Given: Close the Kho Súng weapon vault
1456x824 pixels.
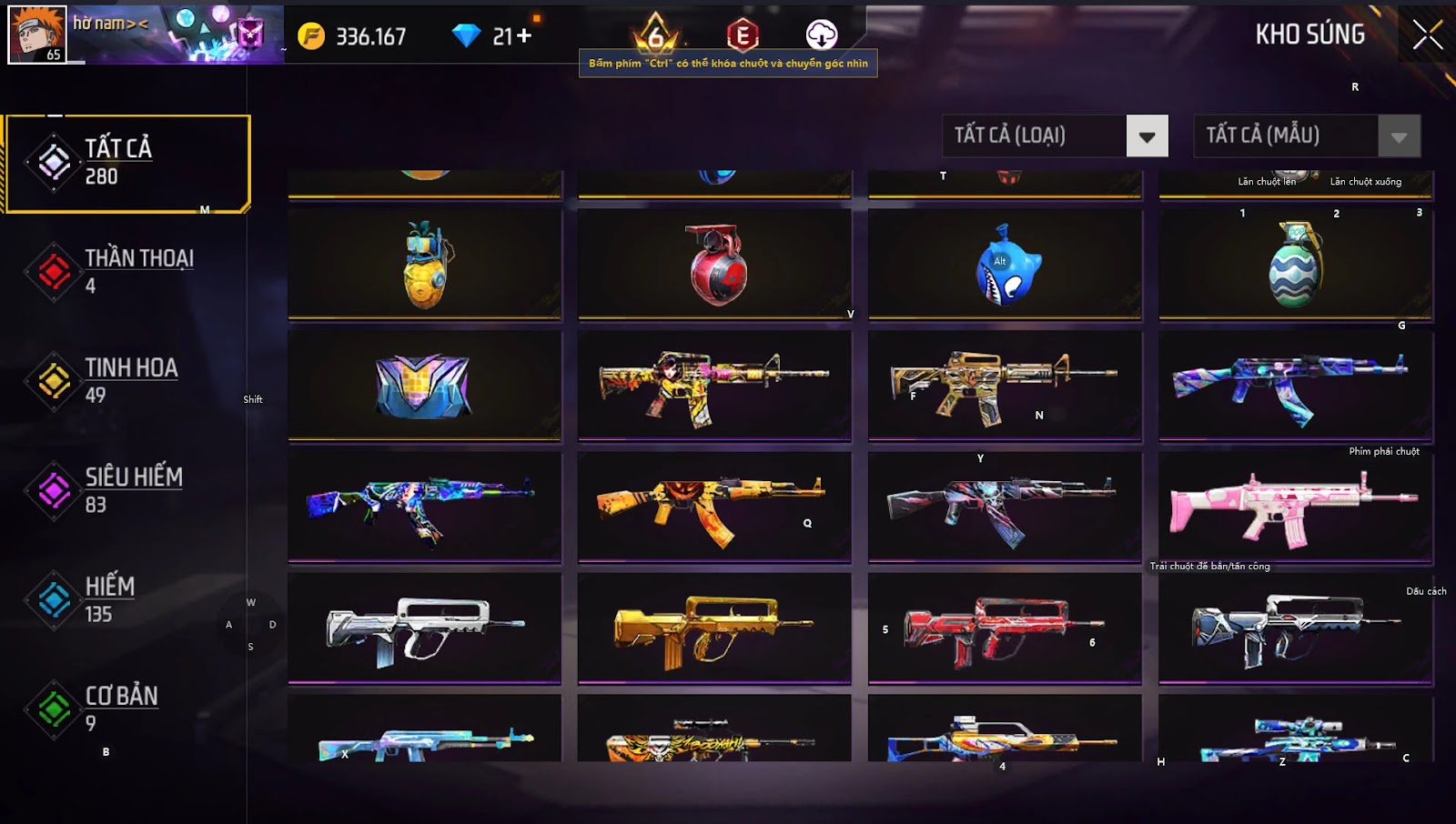Looking at the screenshot, I should 1427,35.
